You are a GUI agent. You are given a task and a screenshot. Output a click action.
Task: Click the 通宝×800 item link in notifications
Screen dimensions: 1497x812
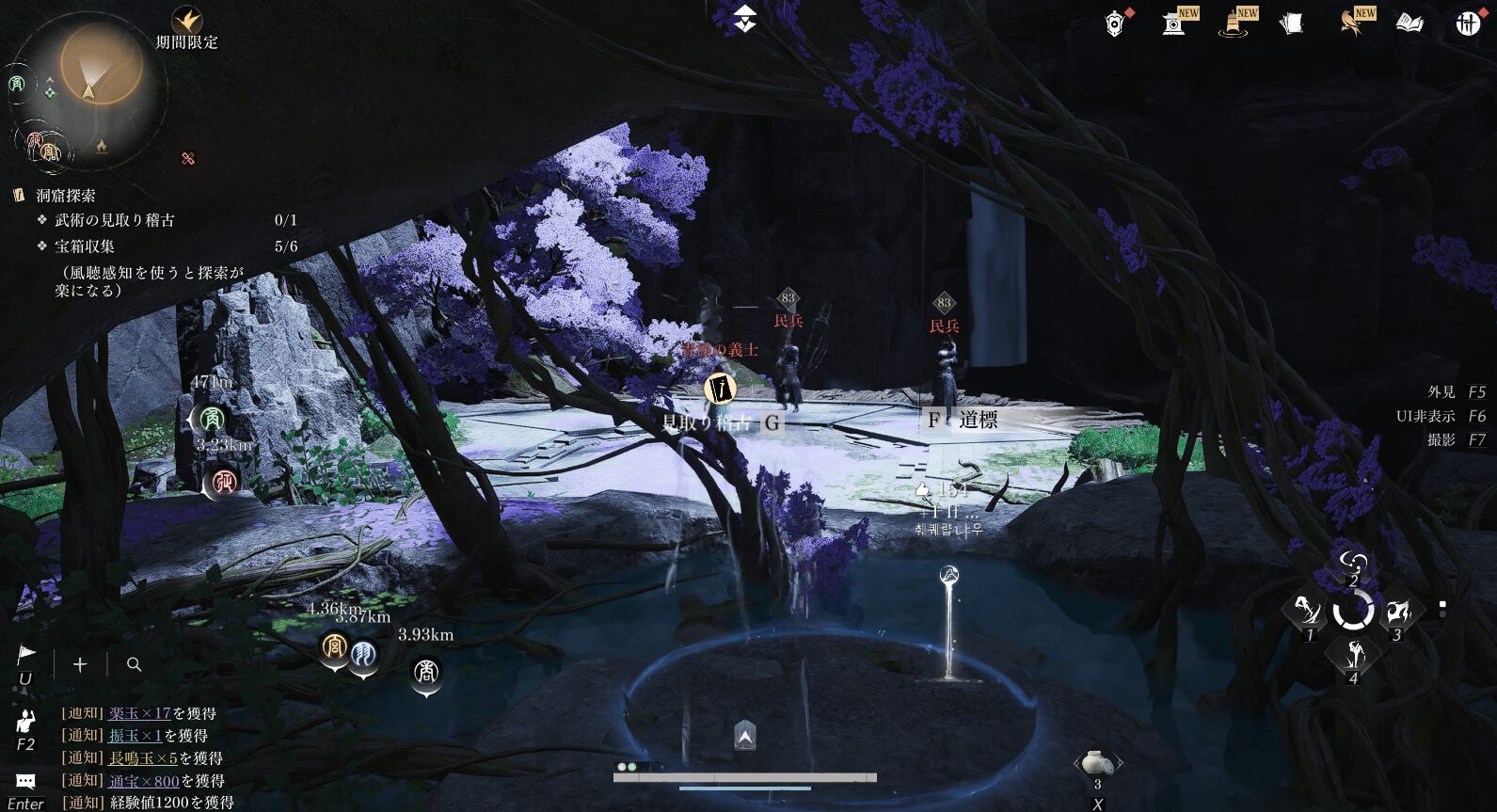tap(143, 781)
